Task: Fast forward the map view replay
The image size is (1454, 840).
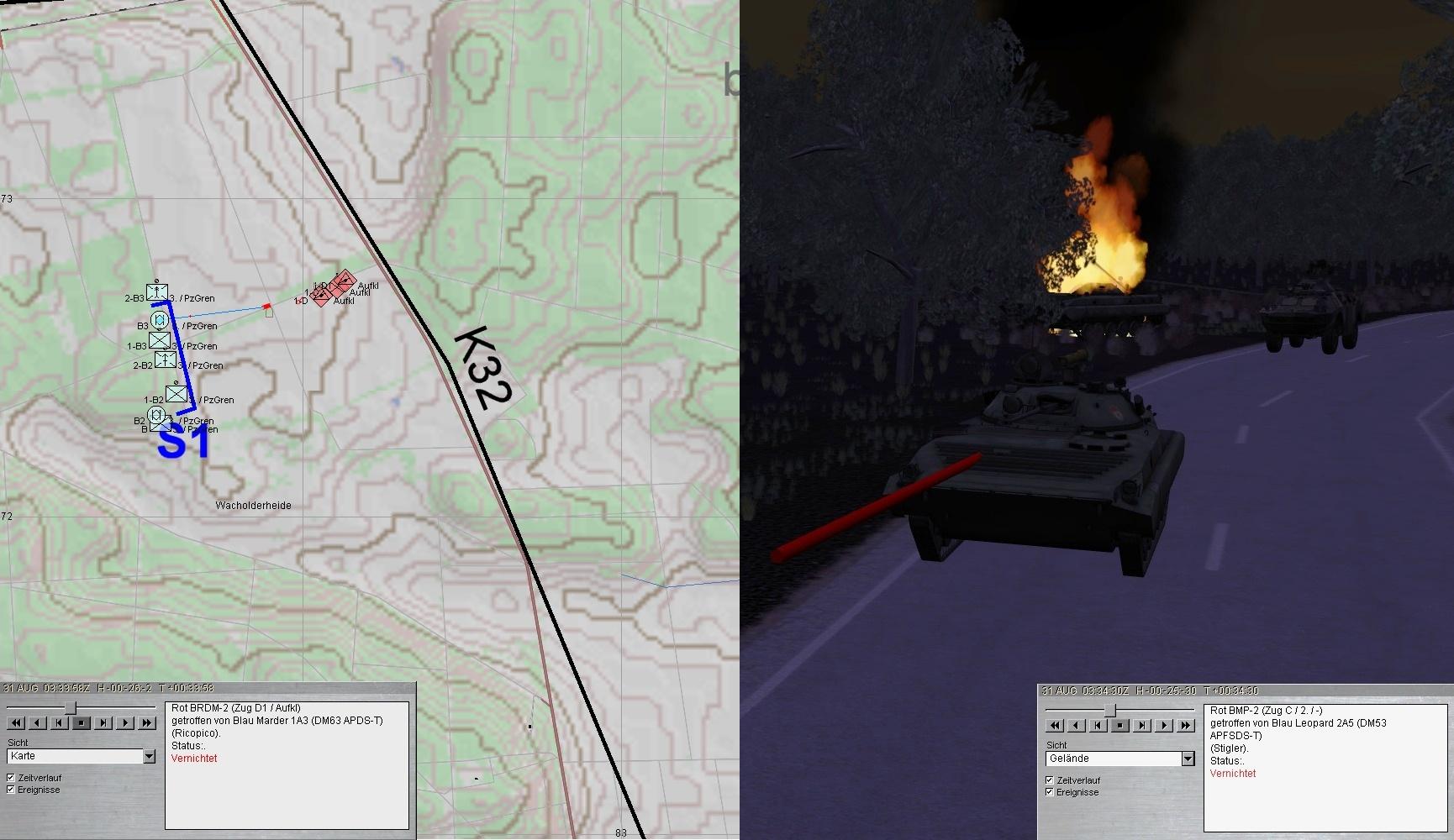Action: pyautogui.click(x=147, y=722)
